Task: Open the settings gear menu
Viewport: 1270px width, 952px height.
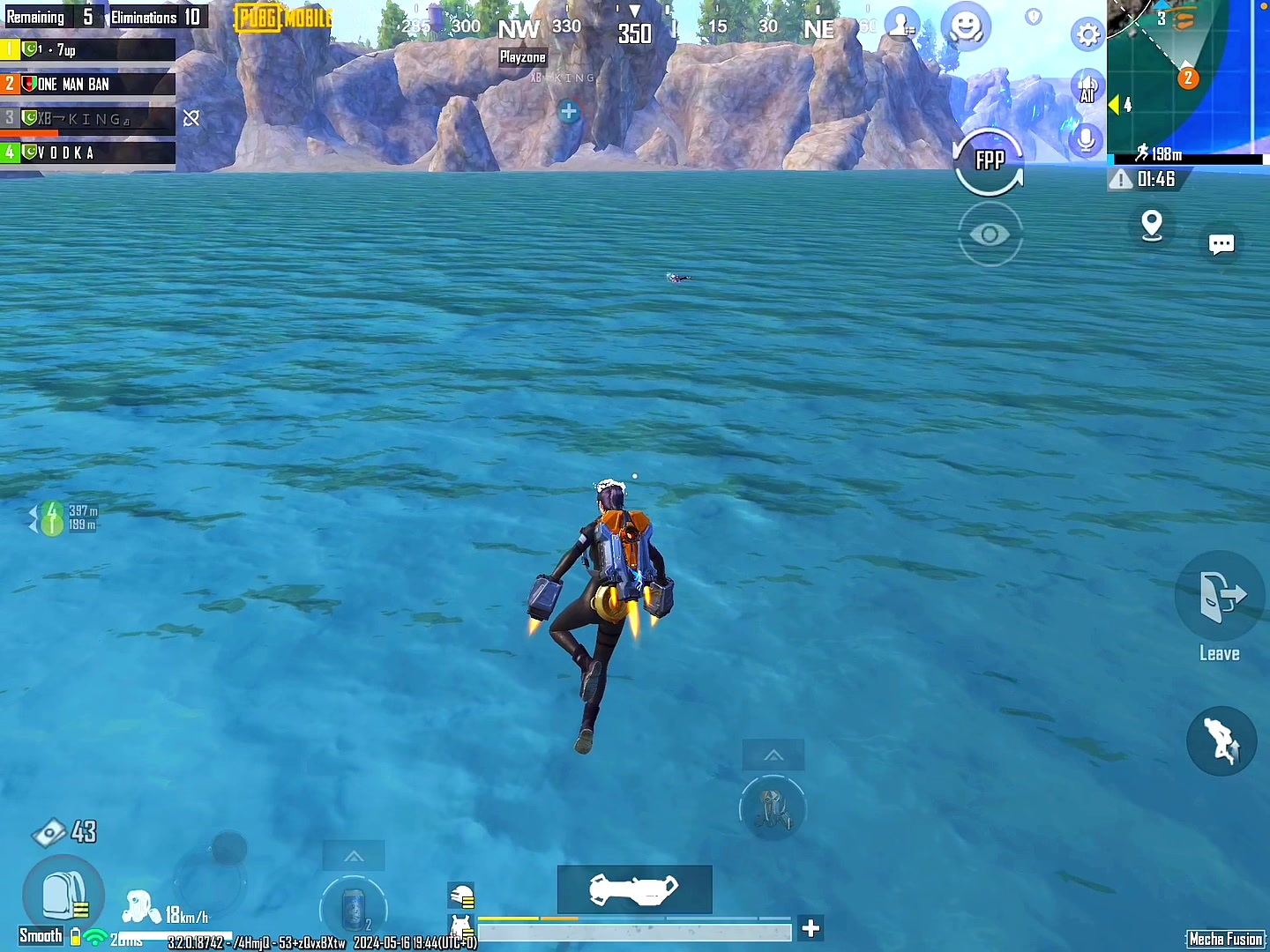Action: tap(1088, 35)
